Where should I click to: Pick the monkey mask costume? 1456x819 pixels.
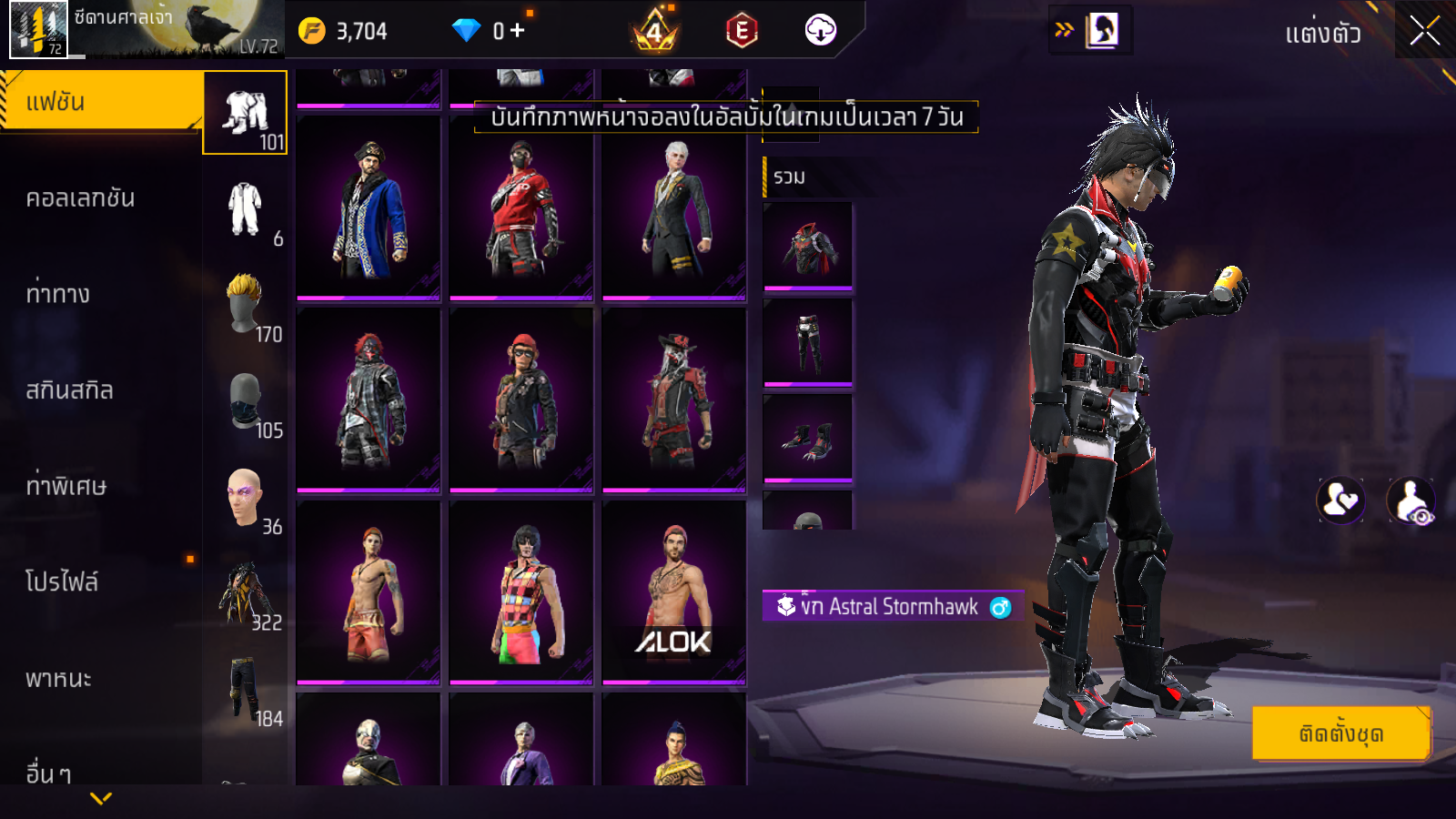tap(521, 400)
